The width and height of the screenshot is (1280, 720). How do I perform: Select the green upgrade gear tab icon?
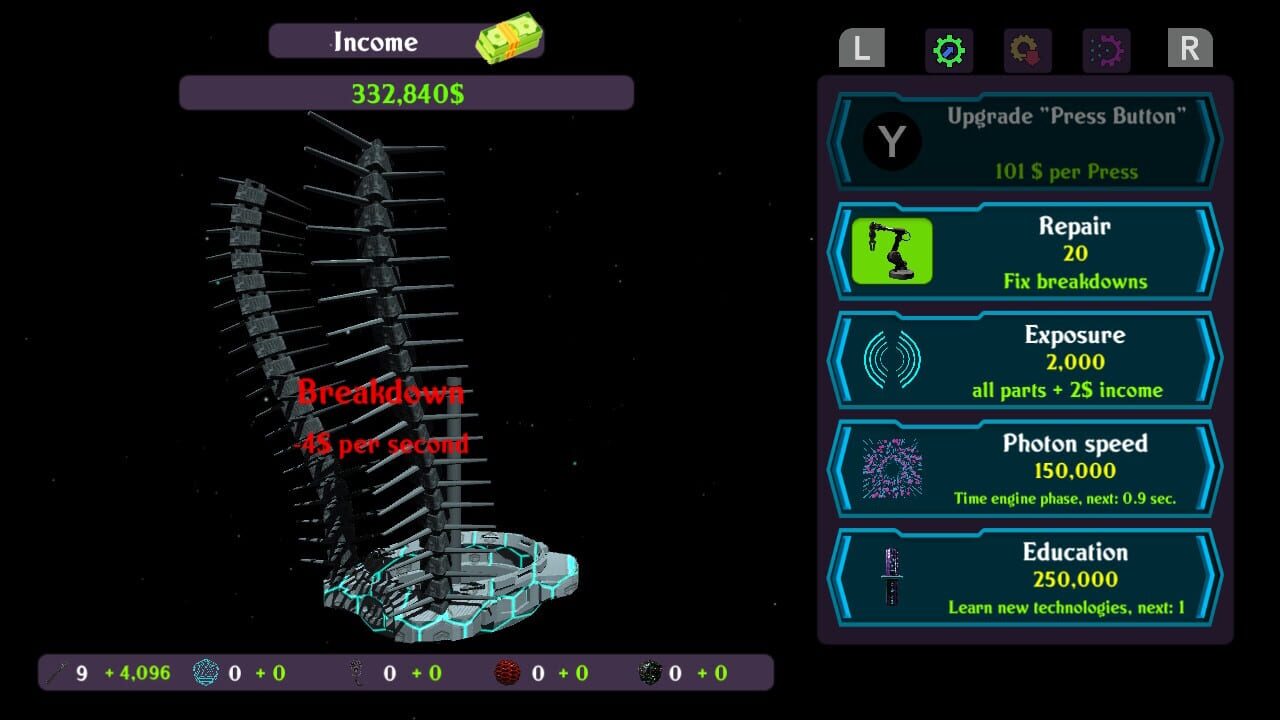[948, 50]
